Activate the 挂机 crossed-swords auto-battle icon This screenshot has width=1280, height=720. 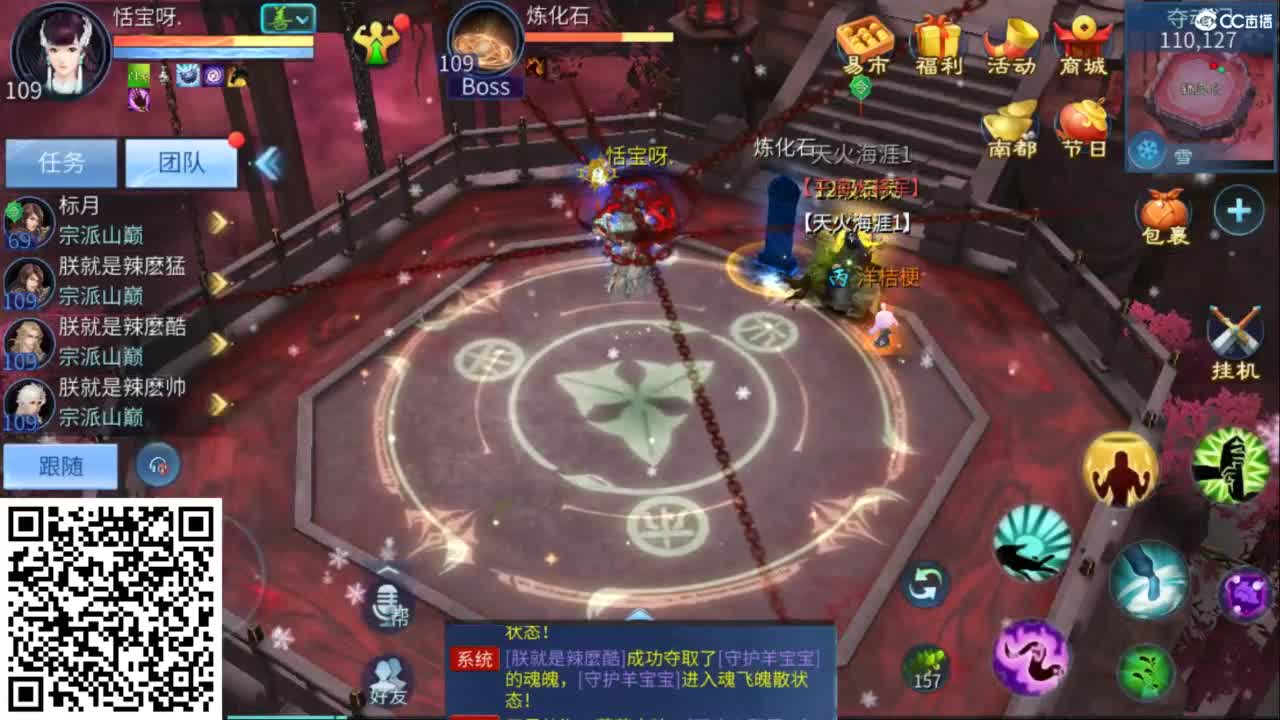(1235, 330)
